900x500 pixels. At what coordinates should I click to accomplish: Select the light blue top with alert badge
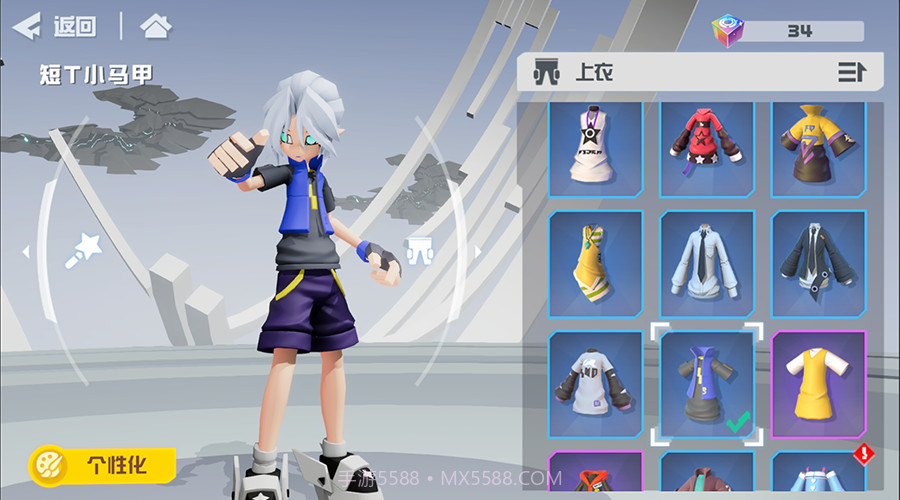click(818, 476)
